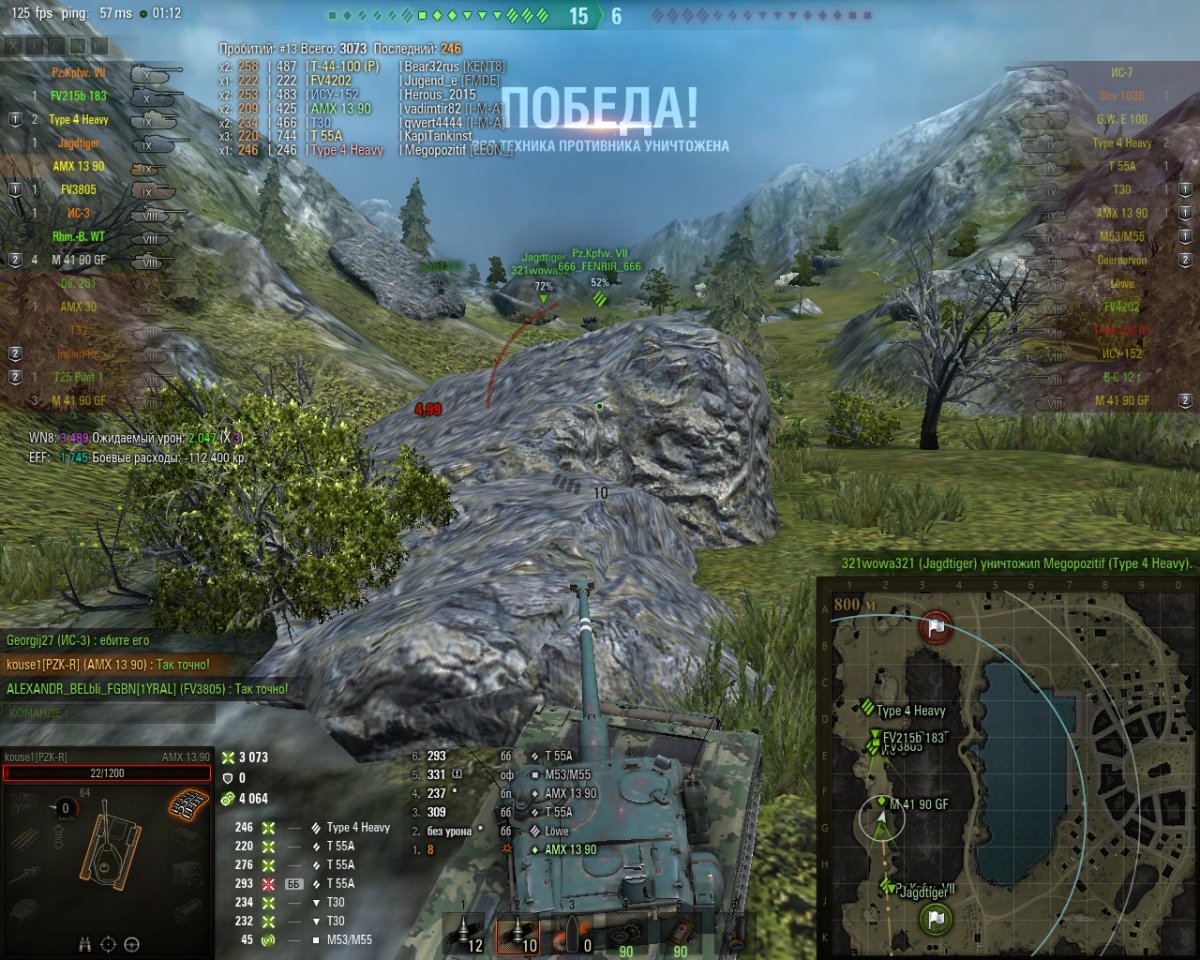Choose the empty high-explosive shell slot
Screen dimensions: 1200x960
point(573,933)
